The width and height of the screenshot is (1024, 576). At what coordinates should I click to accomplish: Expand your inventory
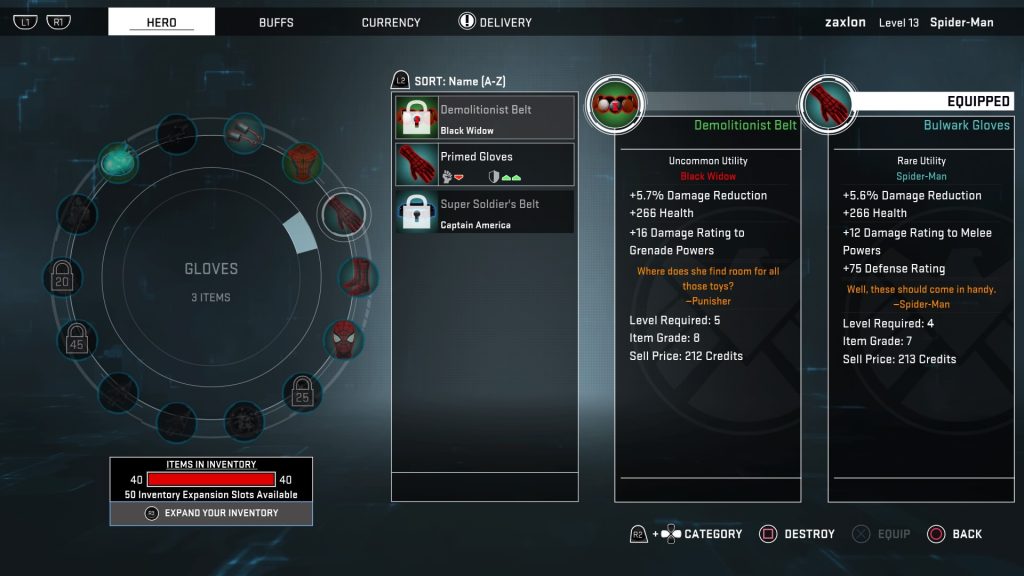[x=211, y=513]
